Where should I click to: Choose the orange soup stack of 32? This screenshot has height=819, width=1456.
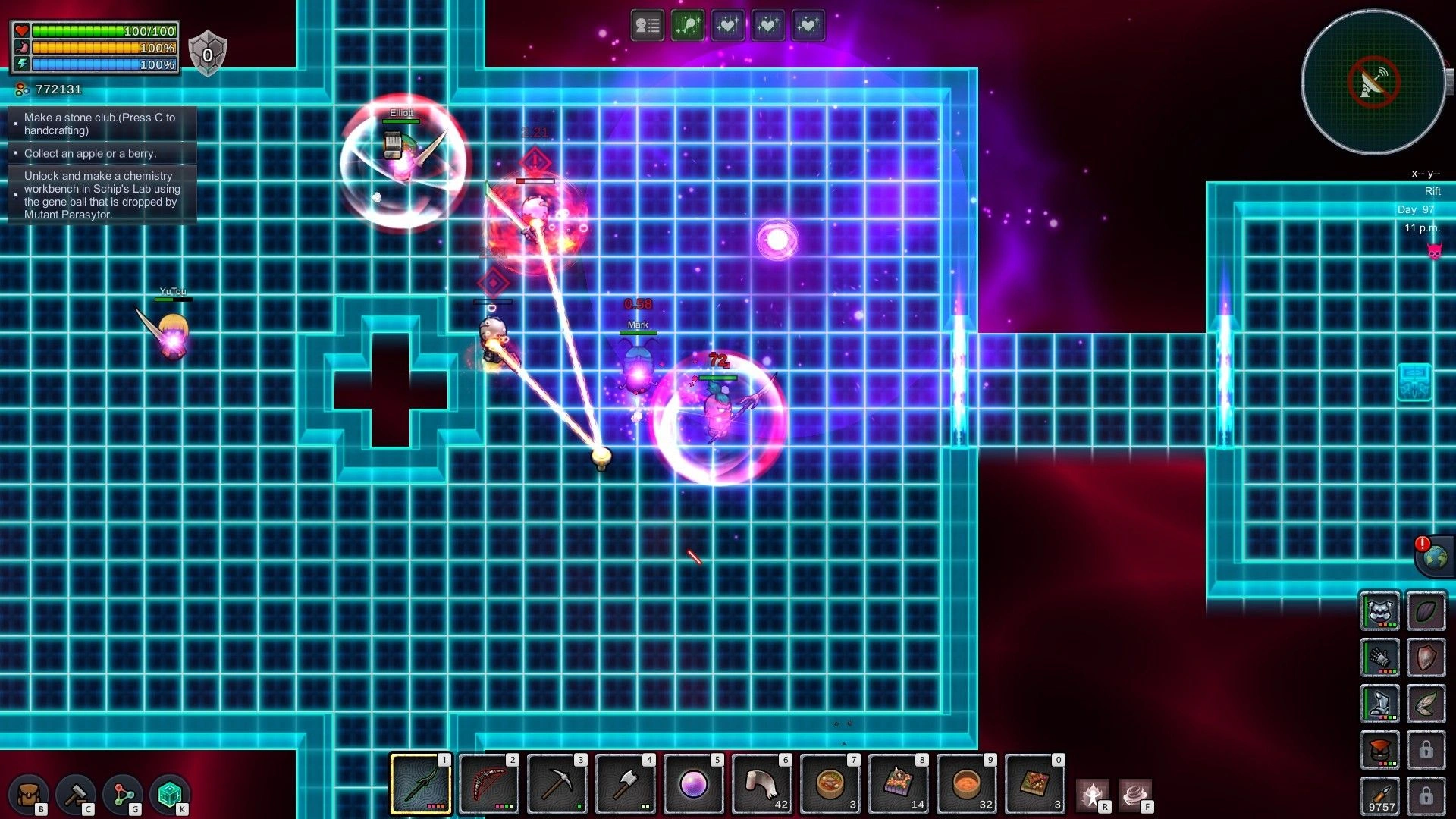pyautogui.click(x=967, y=784)
